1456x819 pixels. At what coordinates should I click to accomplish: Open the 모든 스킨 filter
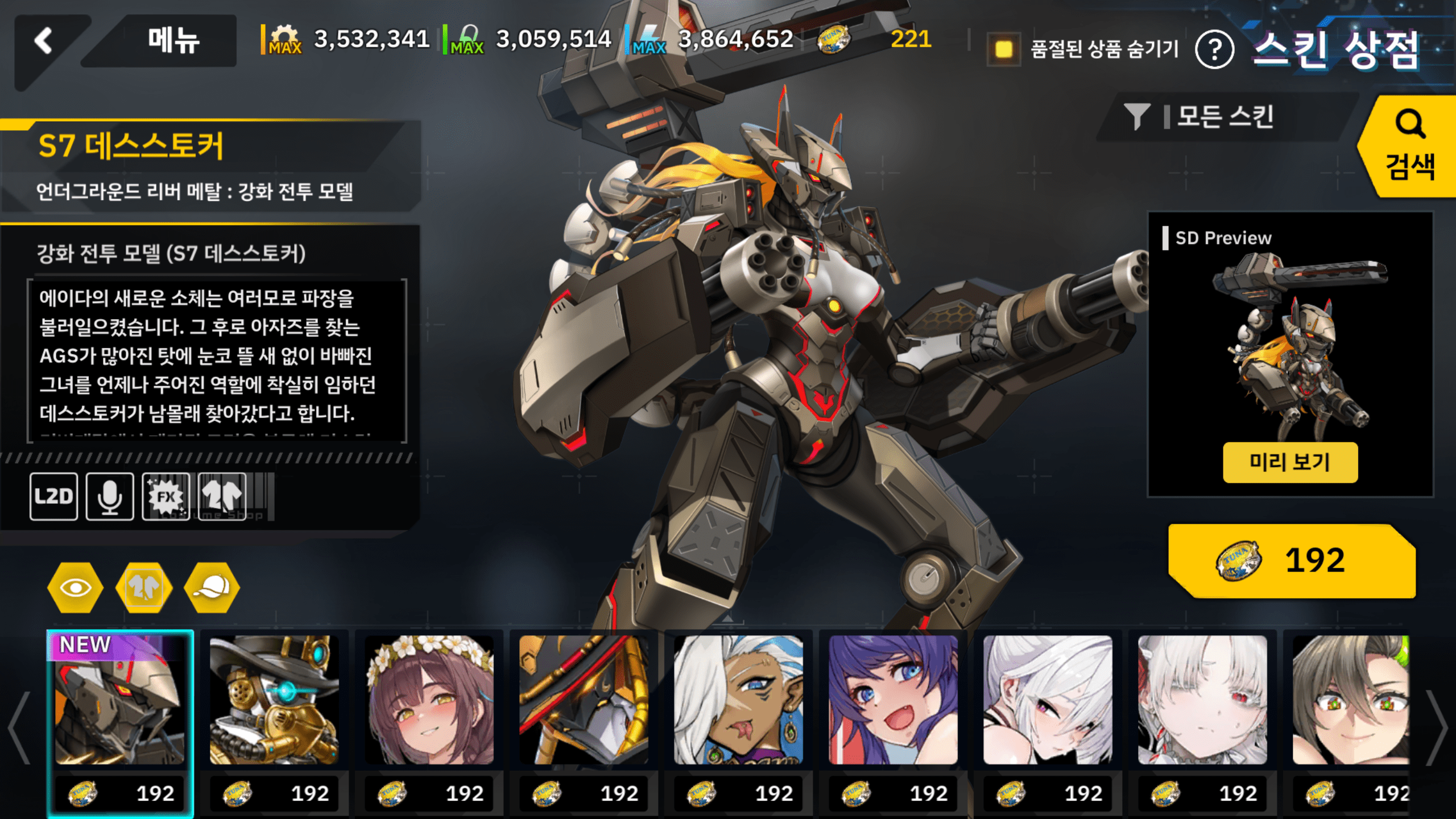(1223, 117)
